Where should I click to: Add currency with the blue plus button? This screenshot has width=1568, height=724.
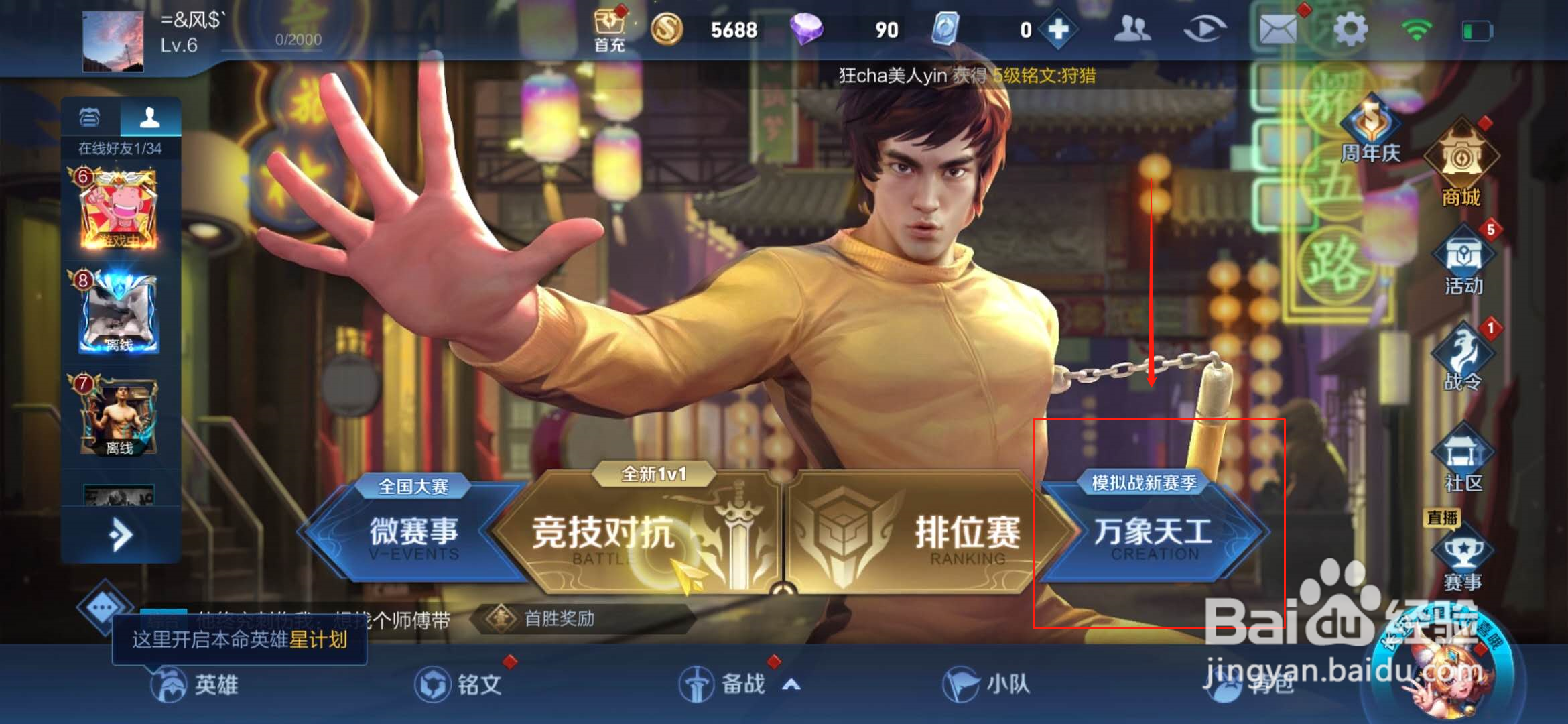[1057, 30]
